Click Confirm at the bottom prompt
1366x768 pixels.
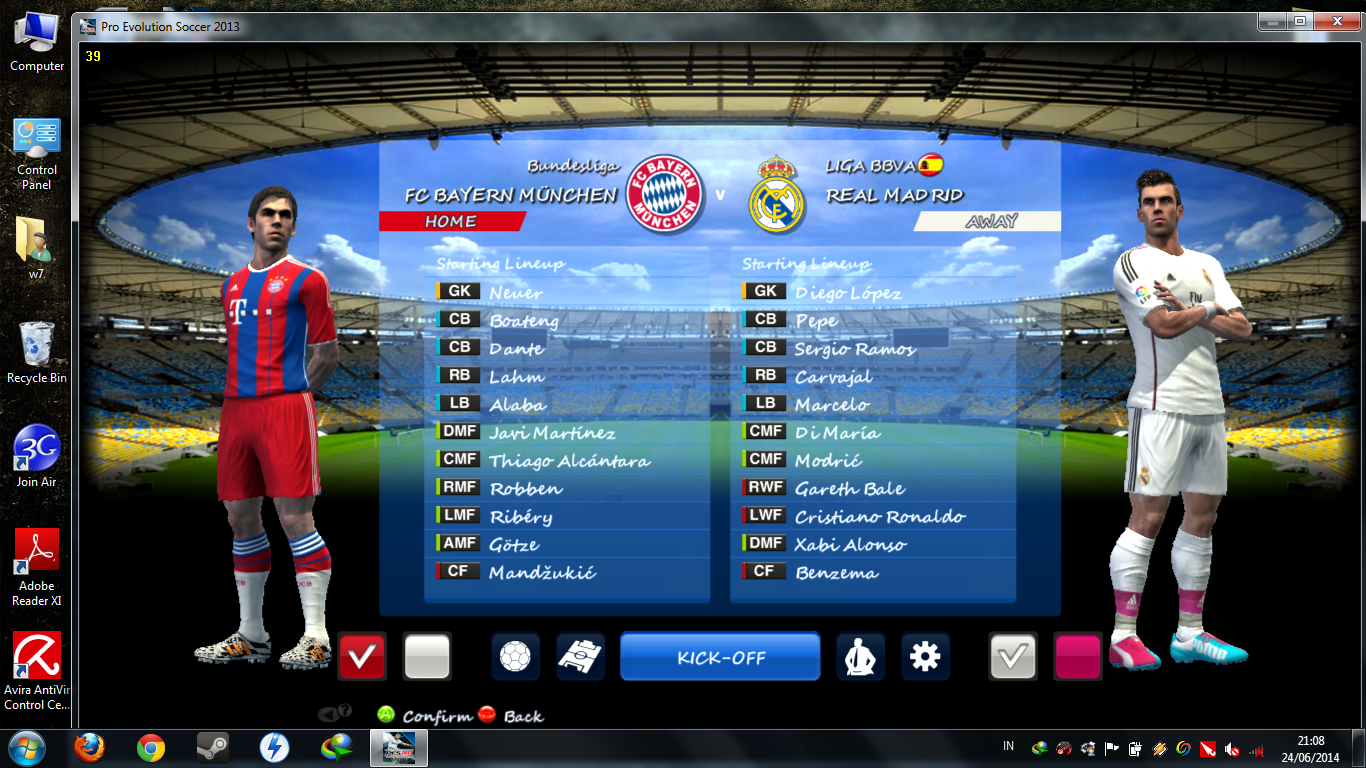click(423, 716)
